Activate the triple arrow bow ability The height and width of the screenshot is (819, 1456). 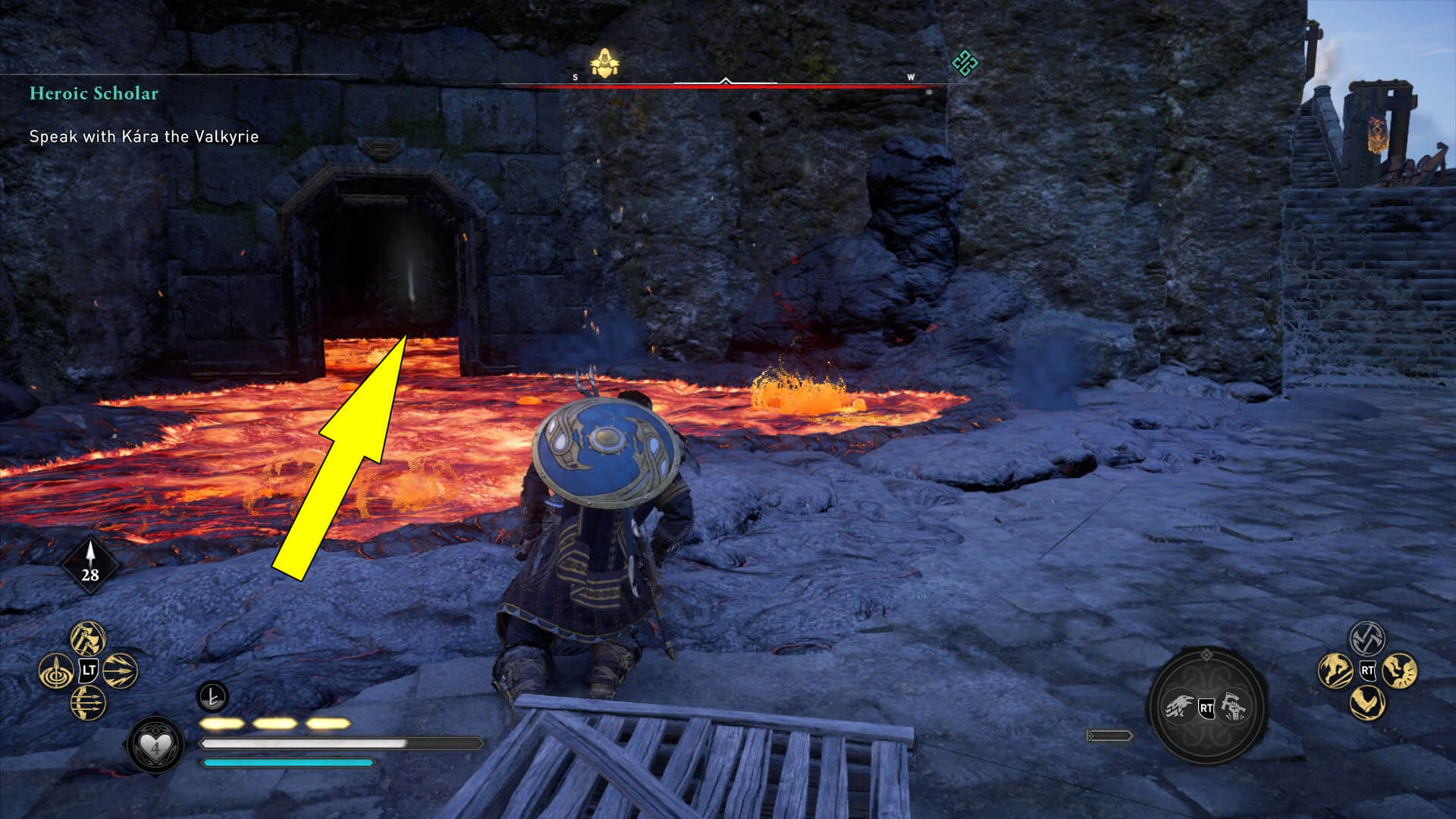pyautogui.click(x=88, y=703)
